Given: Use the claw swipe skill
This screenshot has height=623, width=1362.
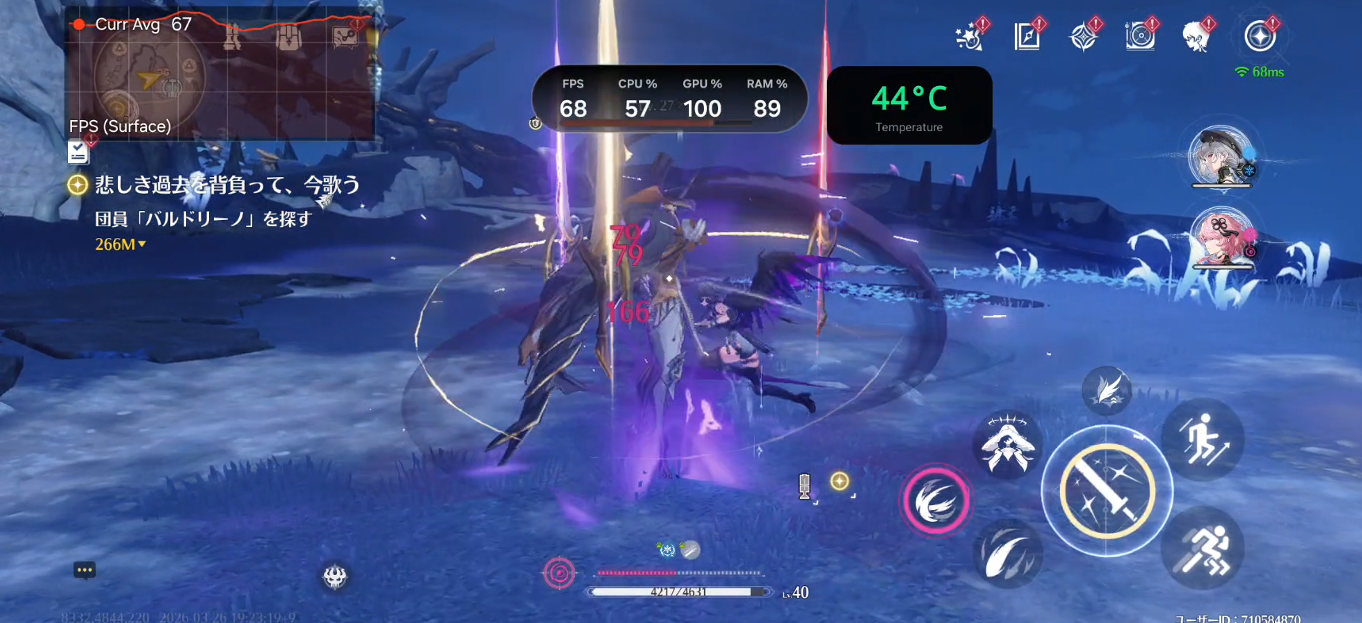Looking at the screenshot, I should pyautogui.click(x=1007, y=554).
